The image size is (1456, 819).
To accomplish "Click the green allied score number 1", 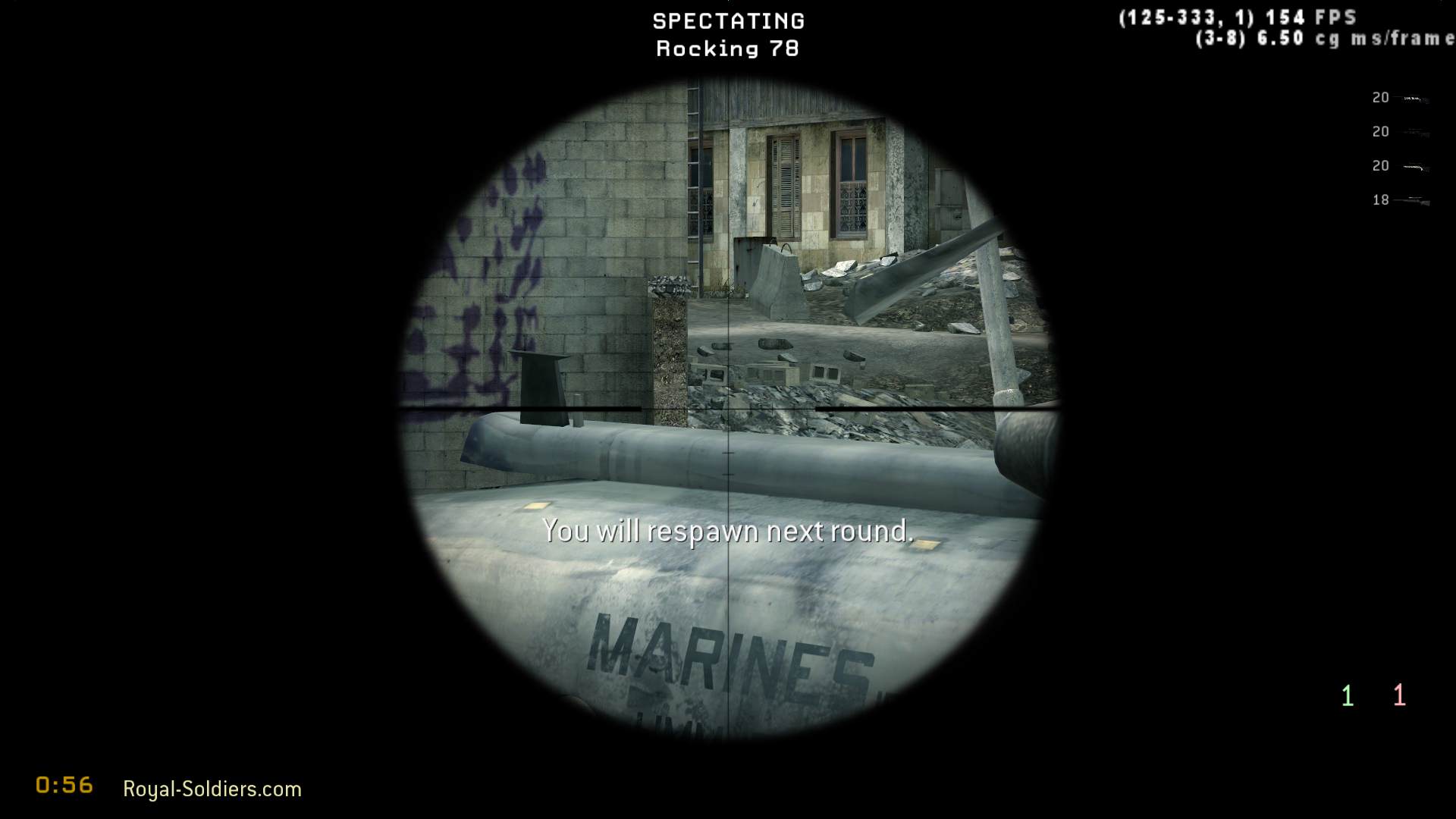I will click(1348, 694).
